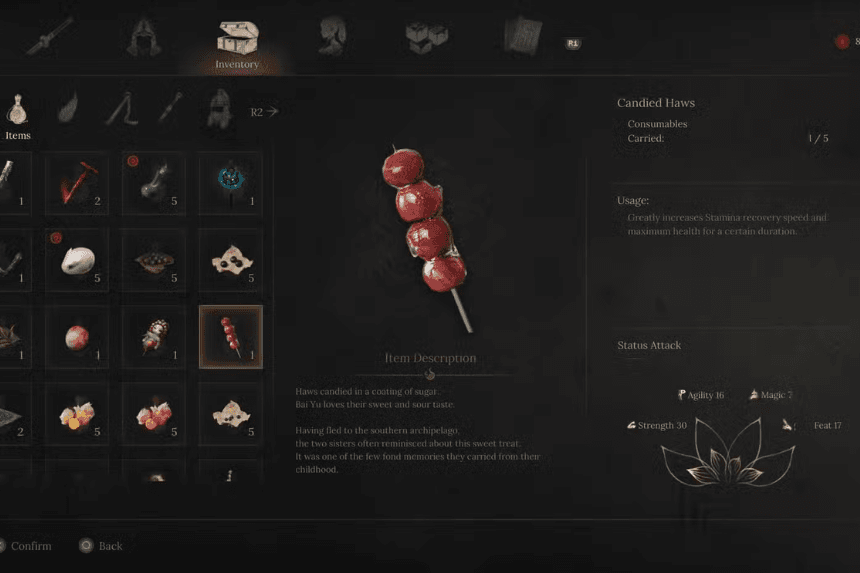Image resolution: width=860 pixels, height=573 pixels.
Task: Select the Candied Haws slot
Action: (x=230, y=336)
